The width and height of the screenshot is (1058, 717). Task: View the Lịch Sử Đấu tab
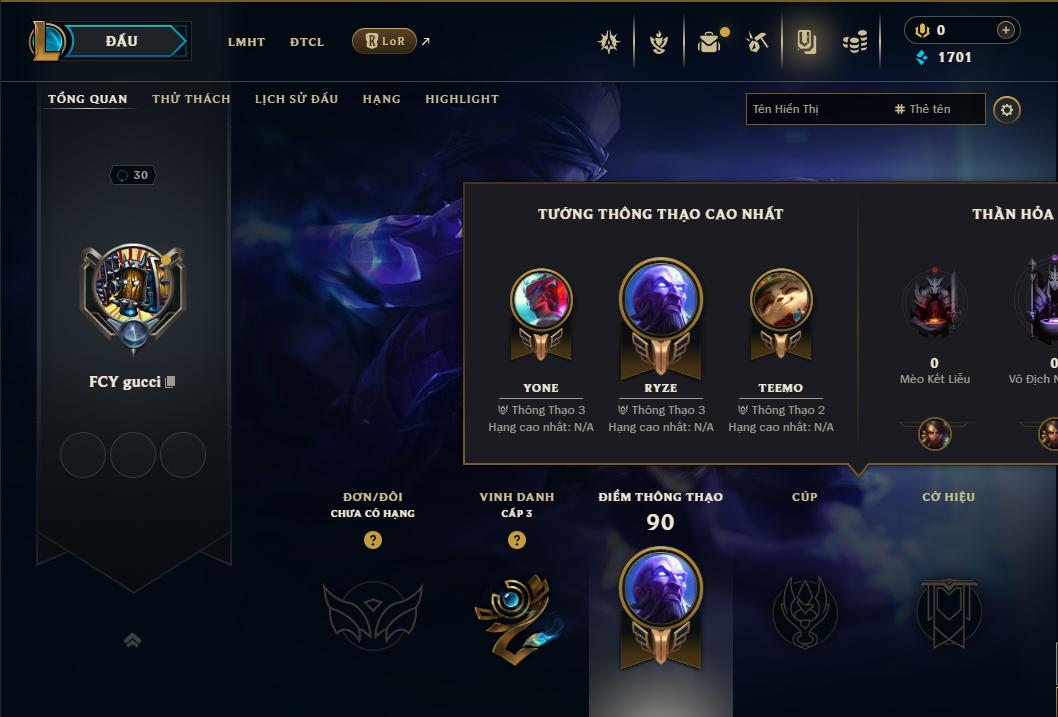pyautogui.click(x=296, y=99)
